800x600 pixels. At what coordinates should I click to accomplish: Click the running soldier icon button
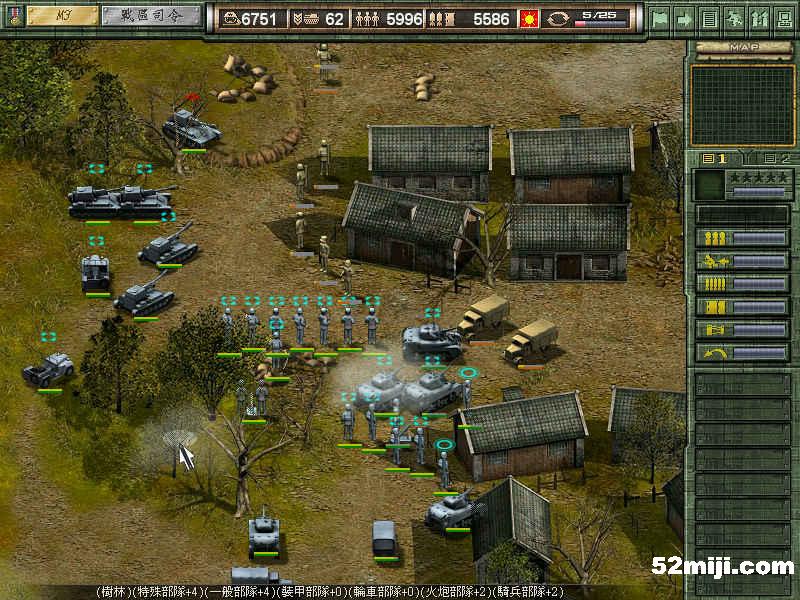pos(734,18)
